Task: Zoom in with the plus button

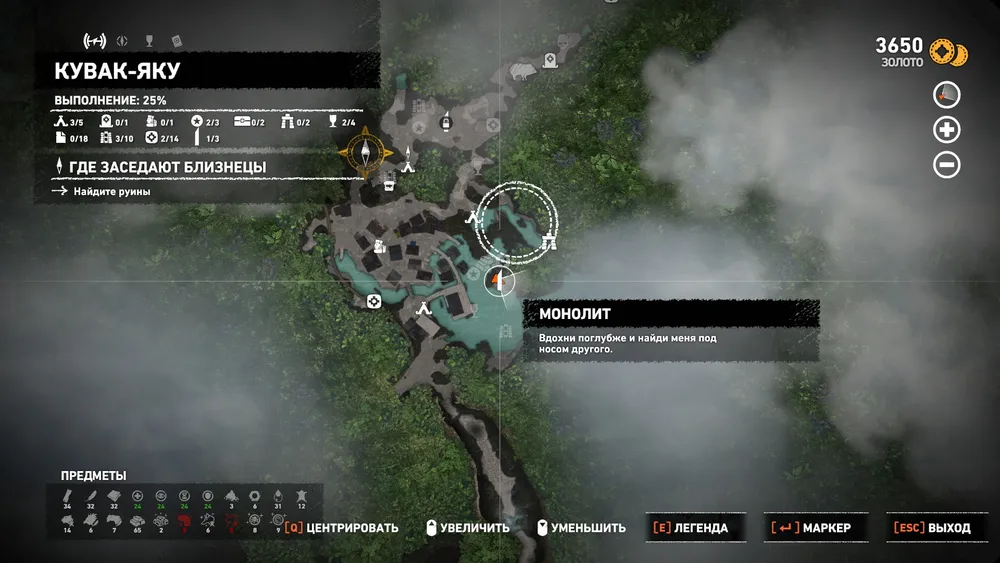Action: click(x=946, y=129)
